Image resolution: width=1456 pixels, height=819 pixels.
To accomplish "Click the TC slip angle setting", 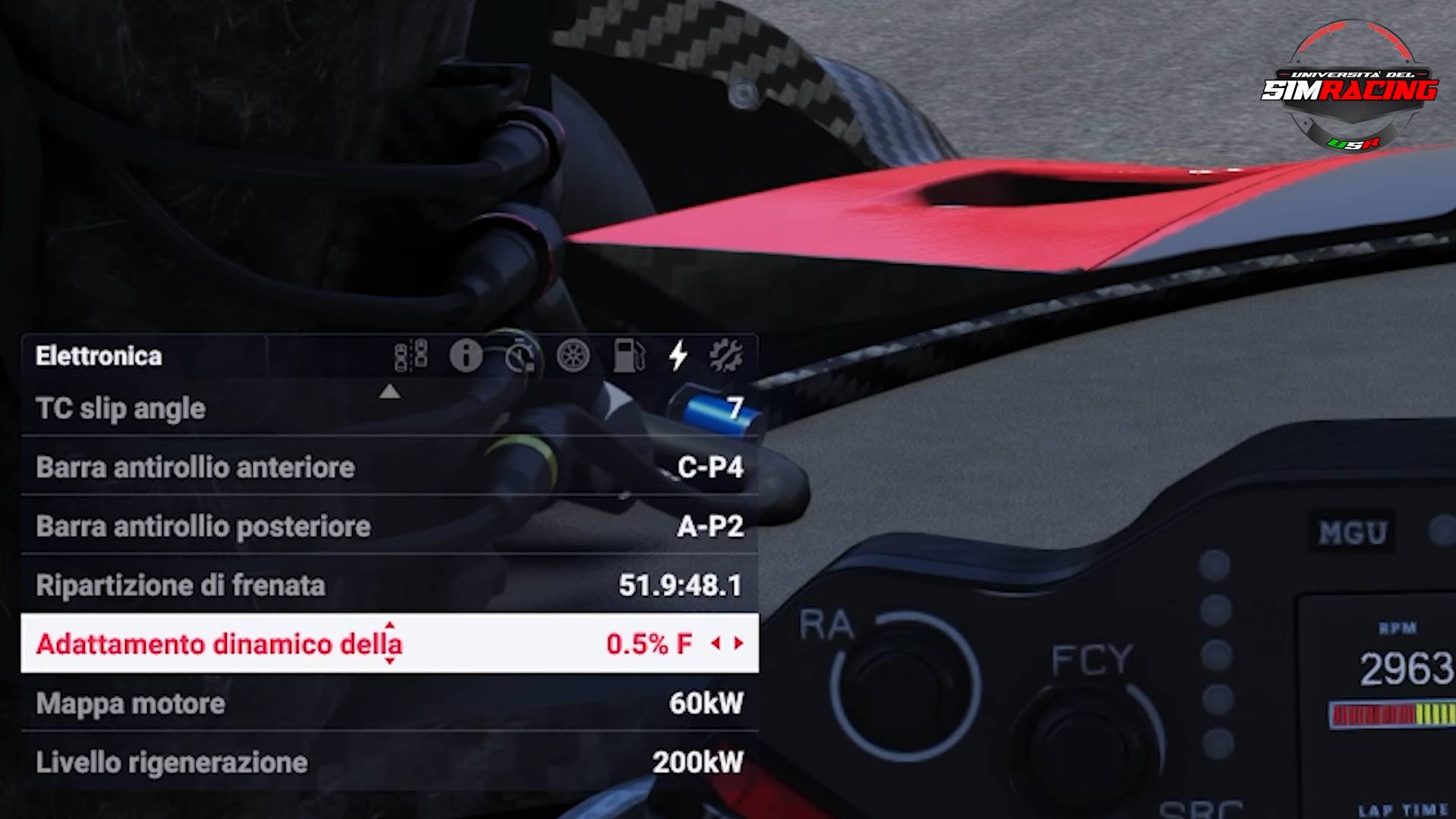I will [118, 408].
